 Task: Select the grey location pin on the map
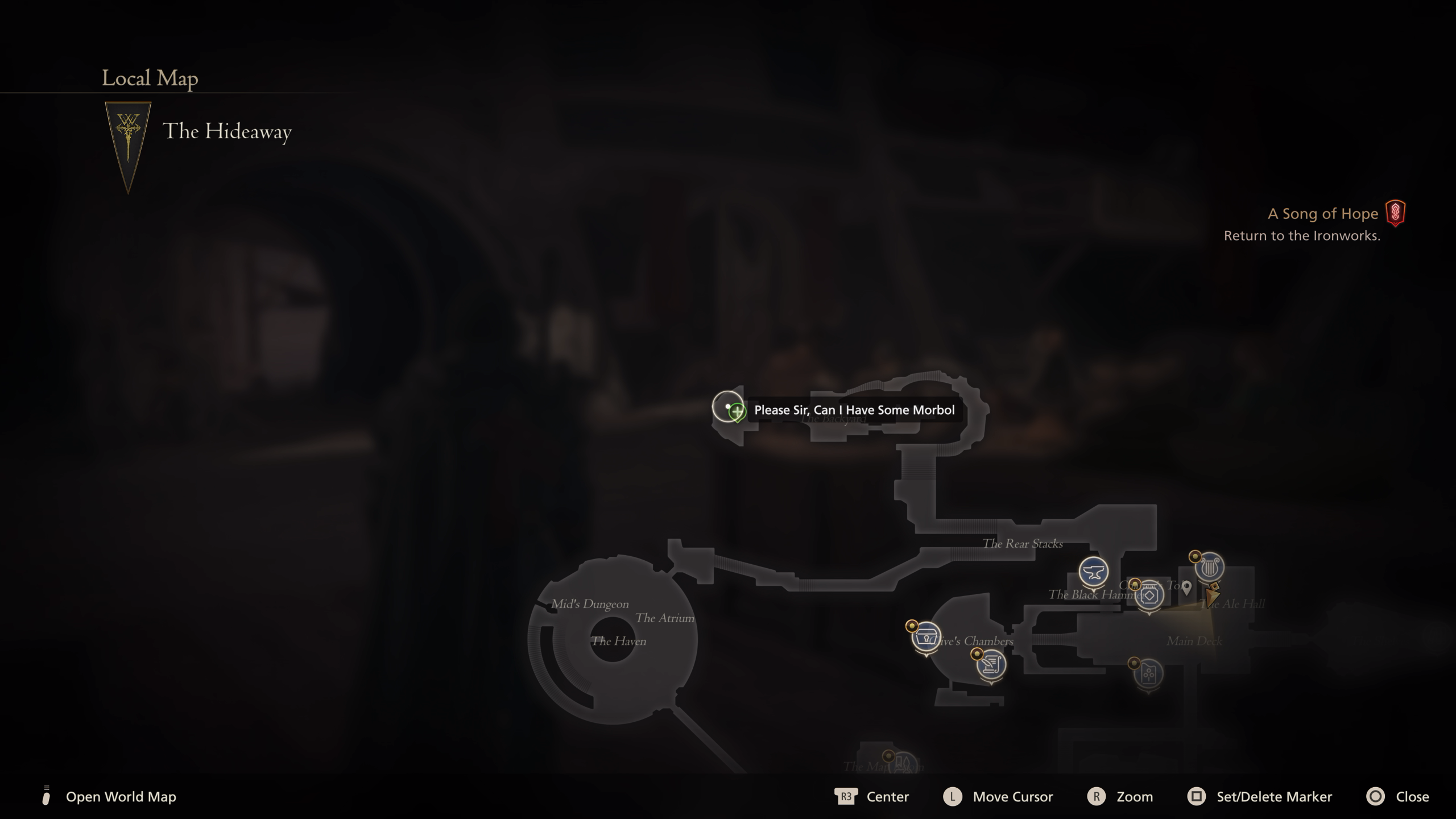pyautogui.click(x=1186, y=587)
